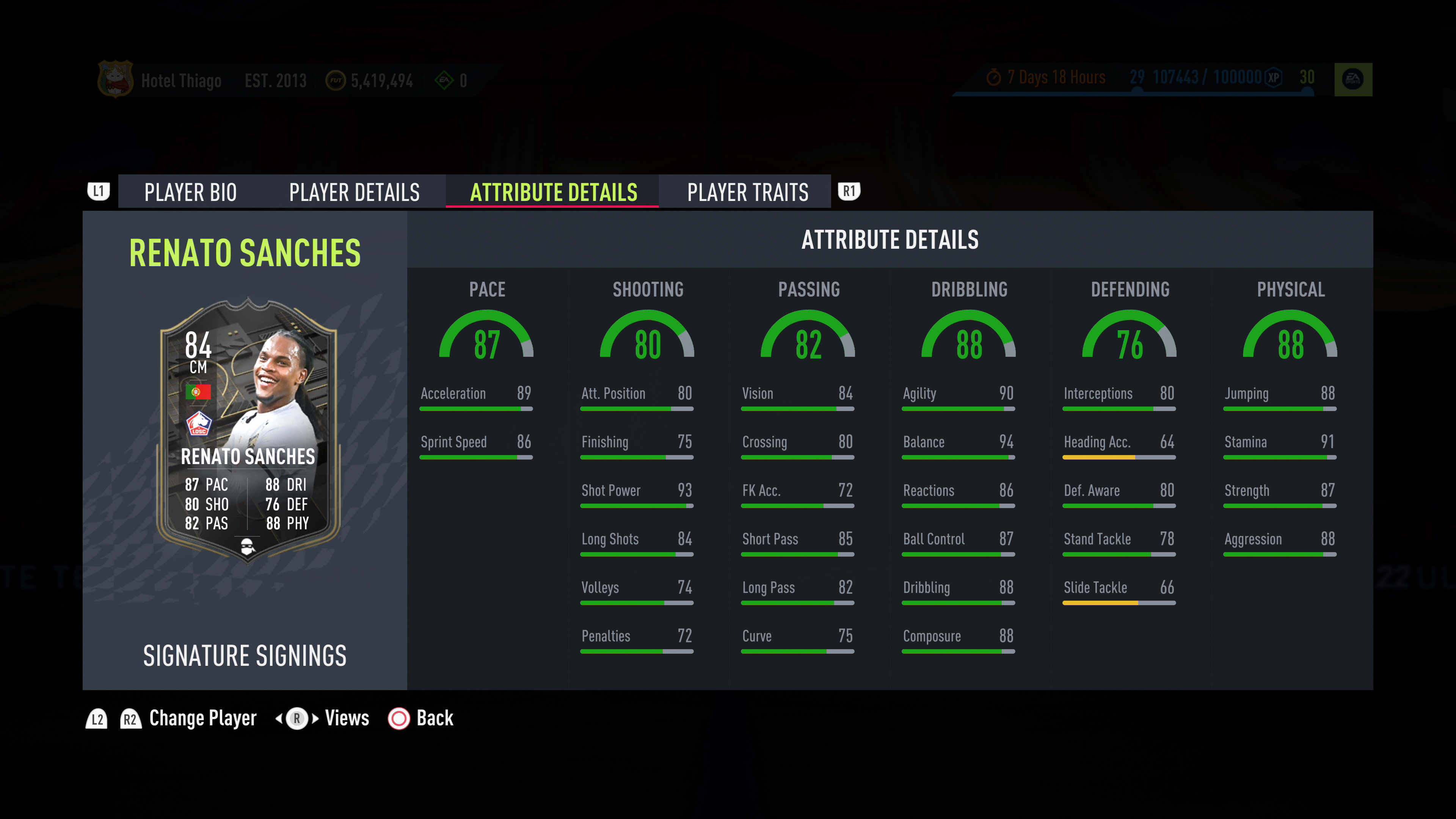Screen dimensions: 1456x819
Task: Show the Player Traits tab
Action: 747,192
